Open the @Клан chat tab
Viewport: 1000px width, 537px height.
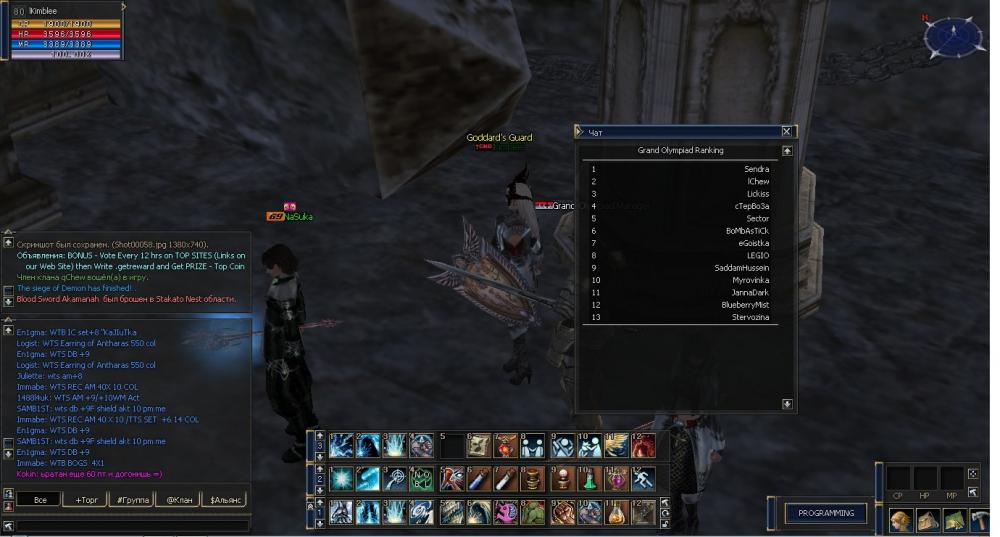click(178, 499)
